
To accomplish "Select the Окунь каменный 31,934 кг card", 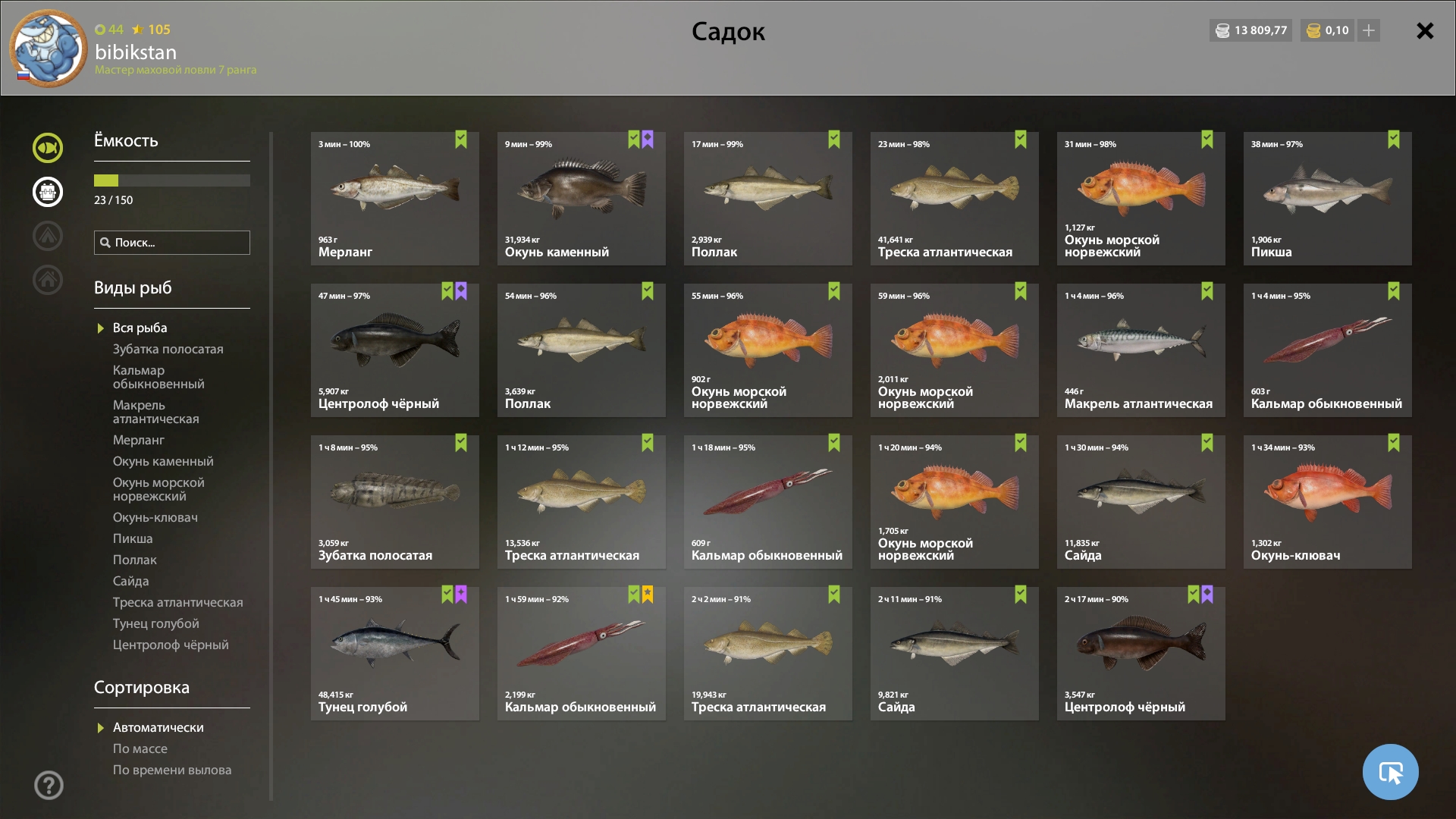I will click(x=581, y=199).
